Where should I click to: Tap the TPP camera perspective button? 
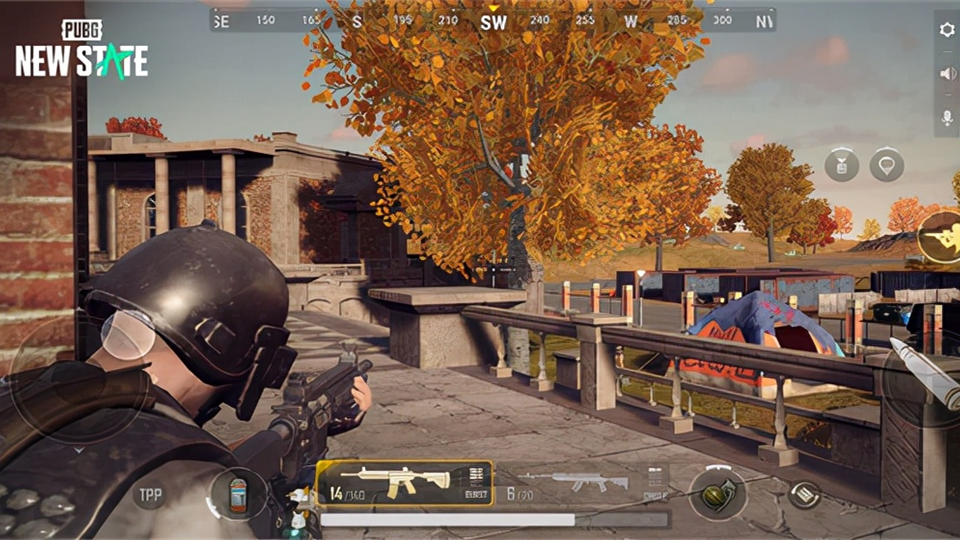[x=150, y=494]
